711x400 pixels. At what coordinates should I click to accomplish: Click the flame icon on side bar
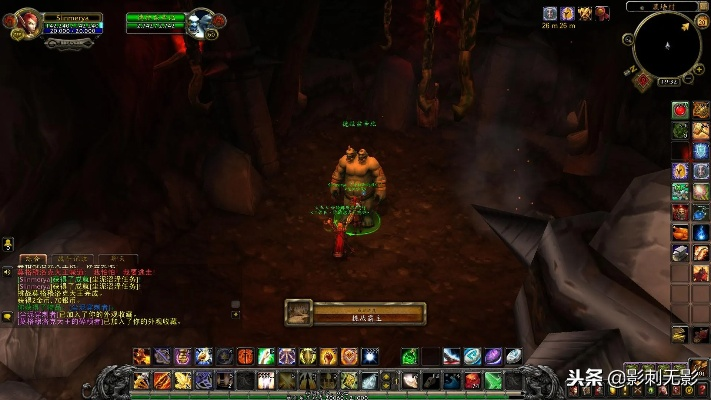(x=701, y=232)
